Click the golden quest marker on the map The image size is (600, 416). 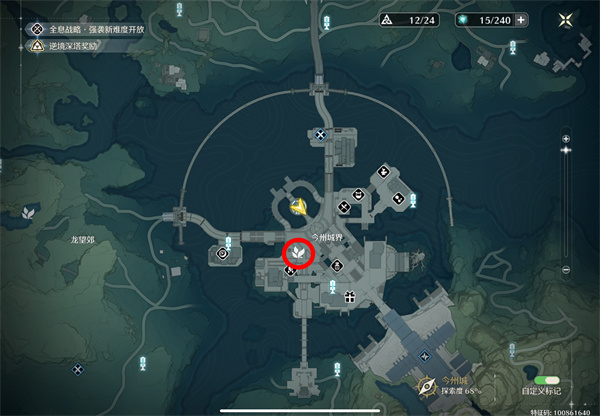[x=298, y=206]
